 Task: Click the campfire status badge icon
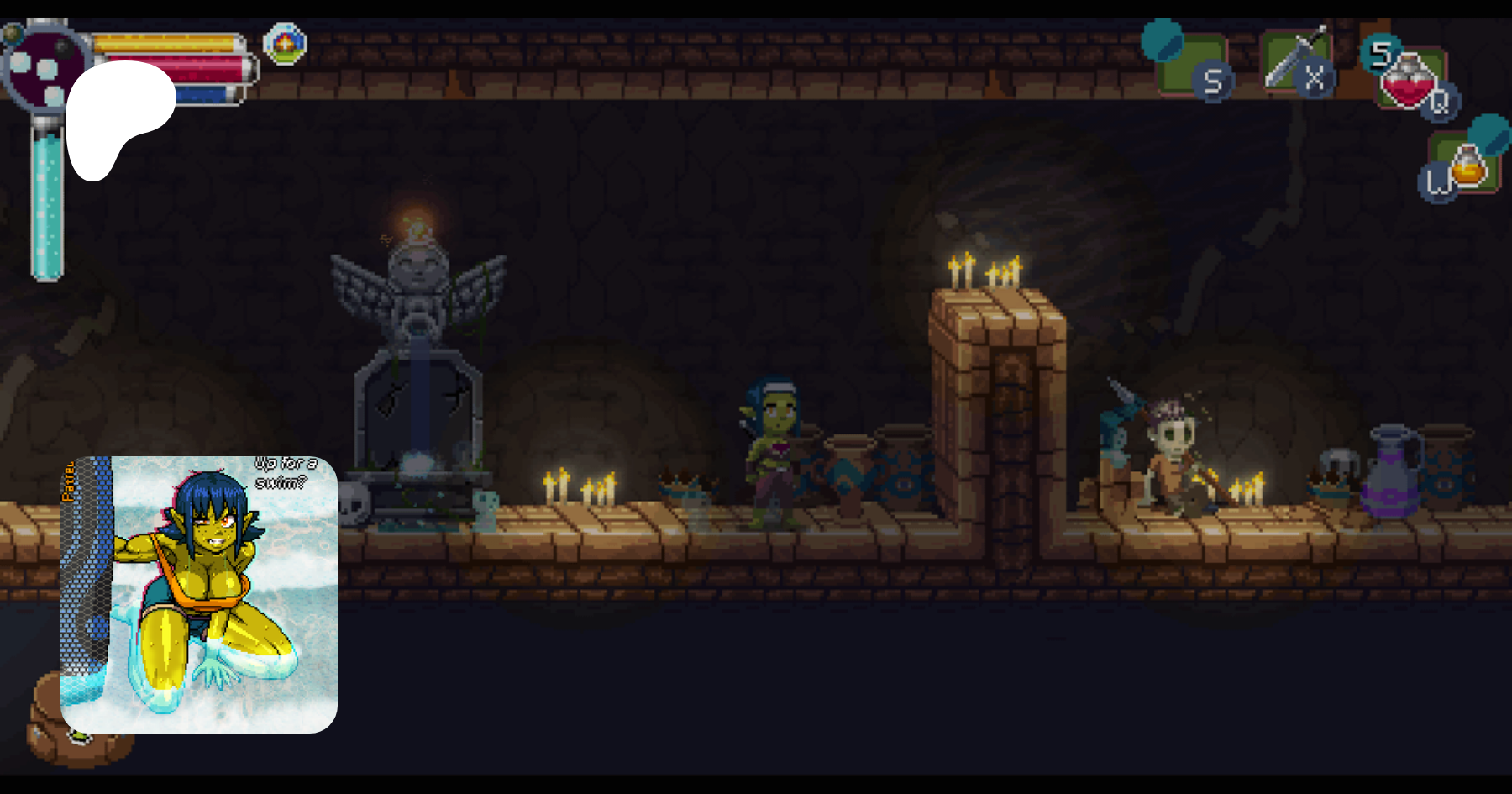coord(285,43)
